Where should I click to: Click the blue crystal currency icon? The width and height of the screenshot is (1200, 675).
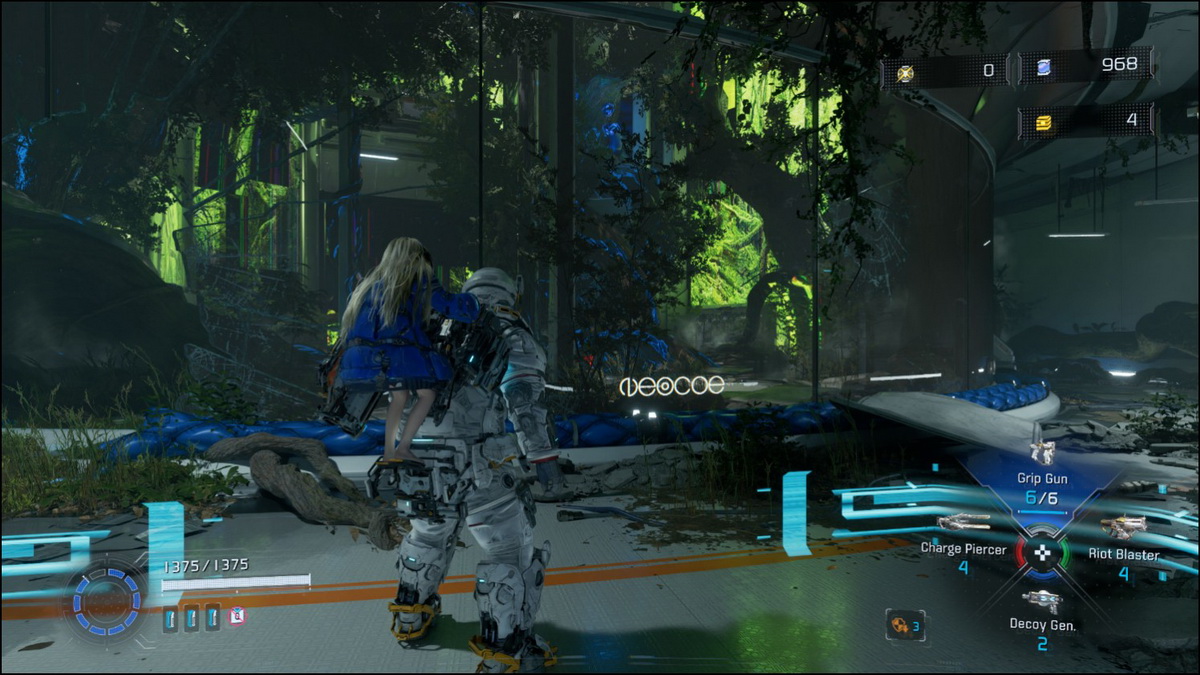click(1041, 67)
